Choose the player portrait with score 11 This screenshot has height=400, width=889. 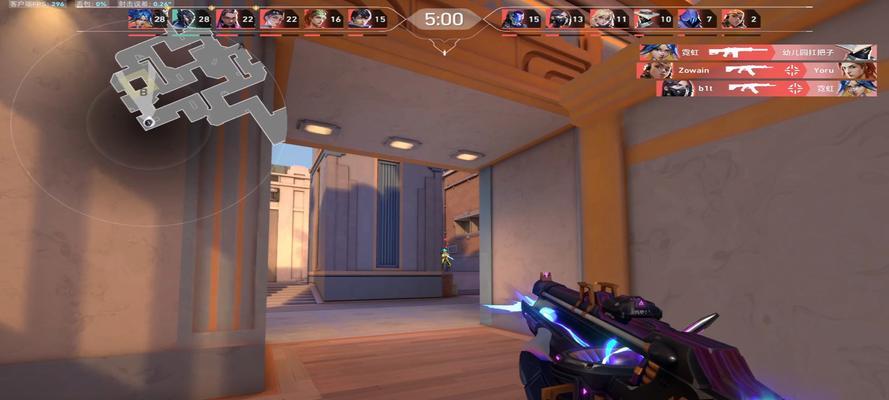603,18
